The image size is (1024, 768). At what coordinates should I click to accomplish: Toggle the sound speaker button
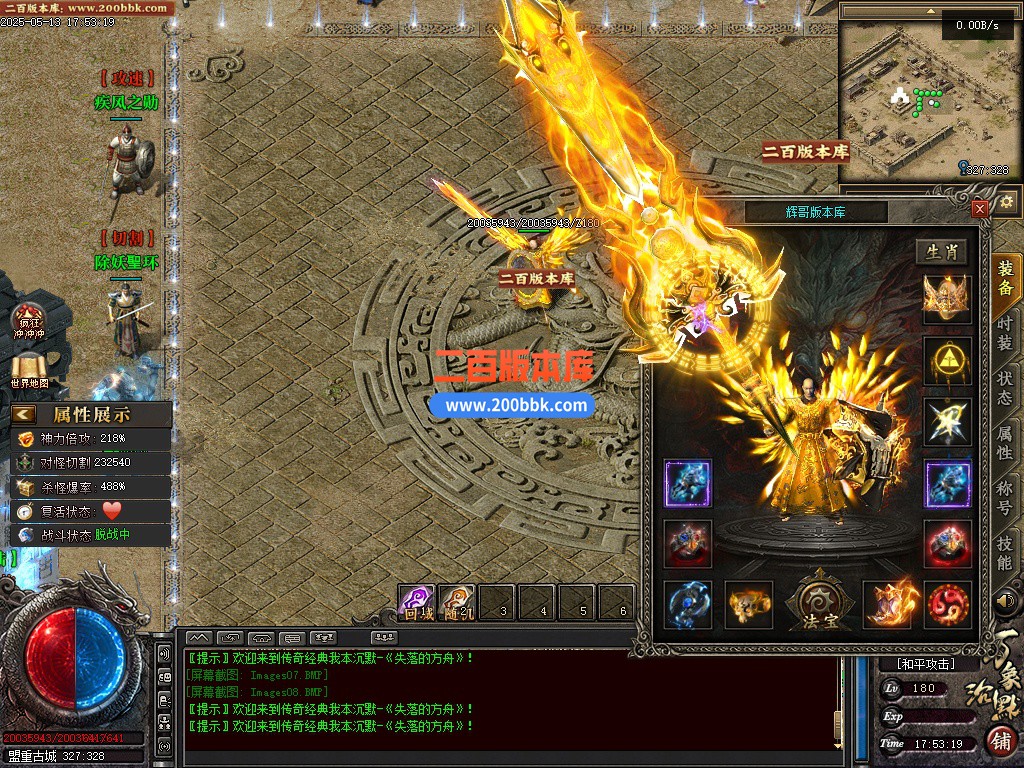(x=1005, y=602)
